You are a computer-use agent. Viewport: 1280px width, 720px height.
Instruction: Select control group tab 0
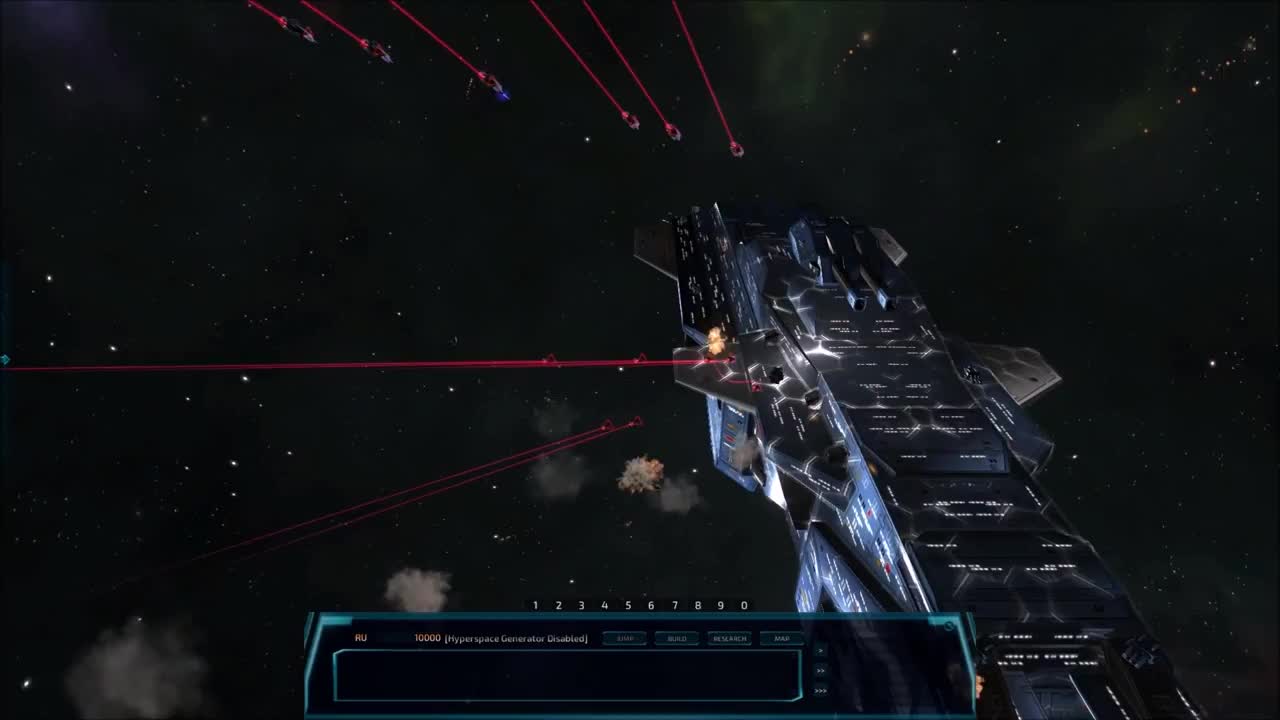point(744,604)
